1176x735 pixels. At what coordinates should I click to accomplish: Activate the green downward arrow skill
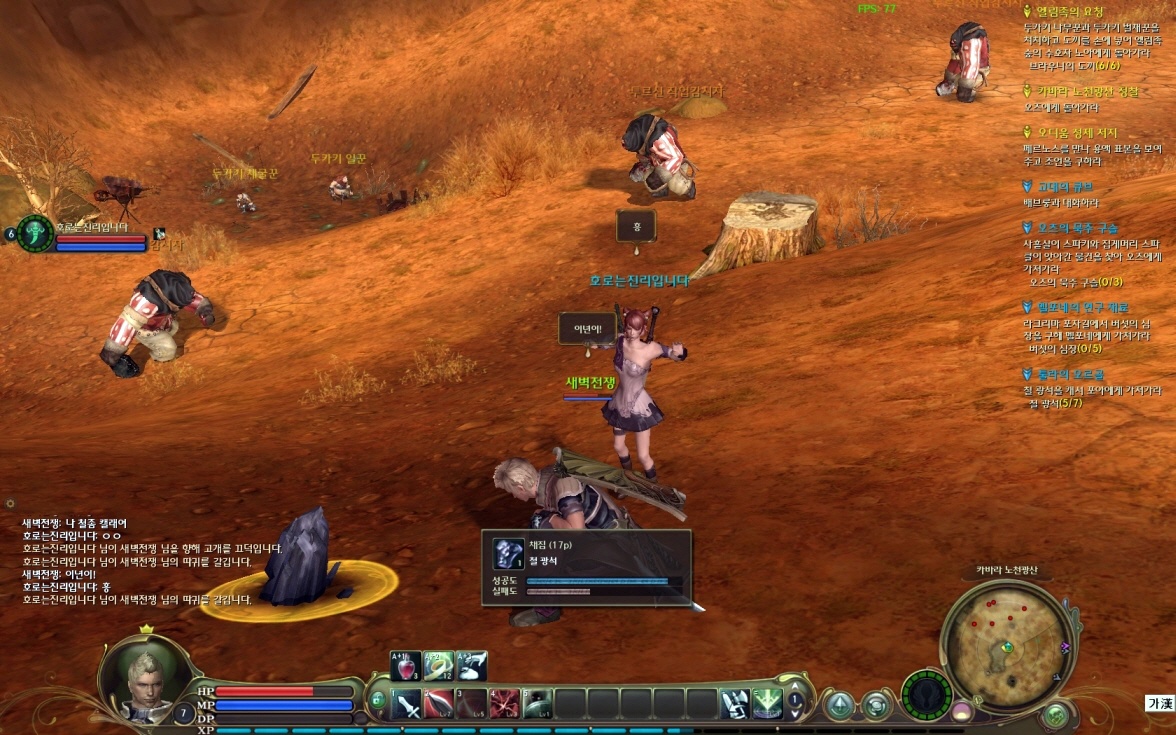click(x=767, y=704)
